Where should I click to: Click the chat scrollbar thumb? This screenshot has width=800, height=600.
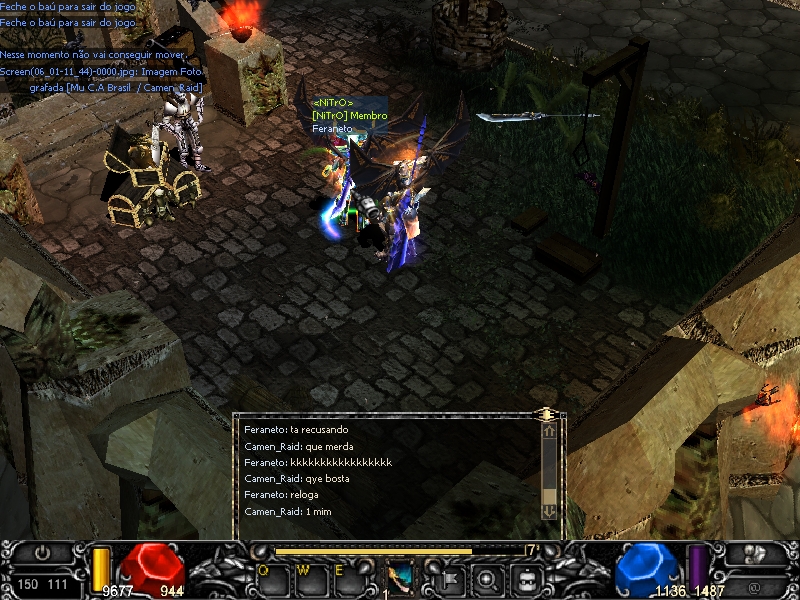click(549, 496)
